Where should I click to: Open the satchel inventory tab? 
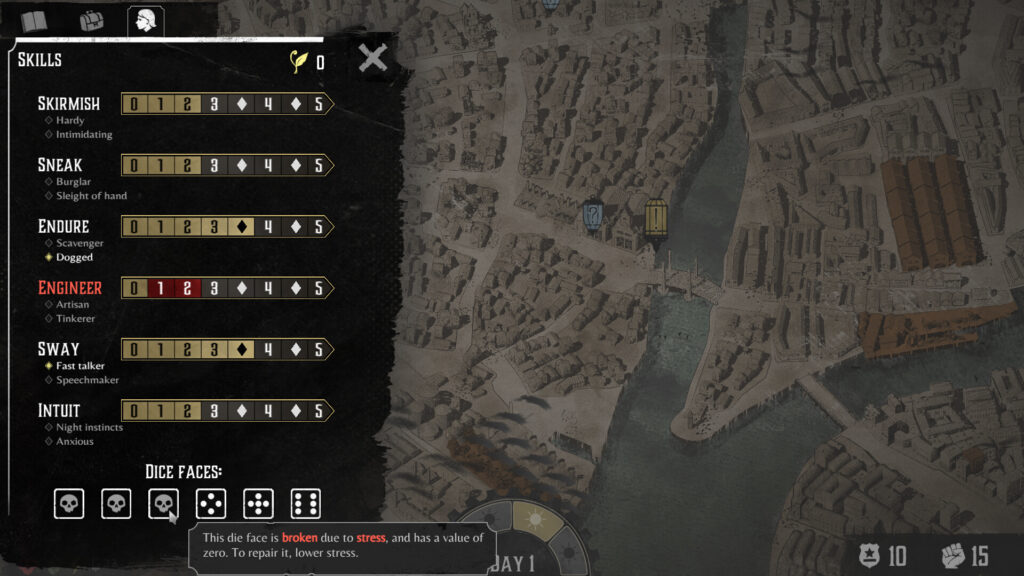[x=91, y=21]
